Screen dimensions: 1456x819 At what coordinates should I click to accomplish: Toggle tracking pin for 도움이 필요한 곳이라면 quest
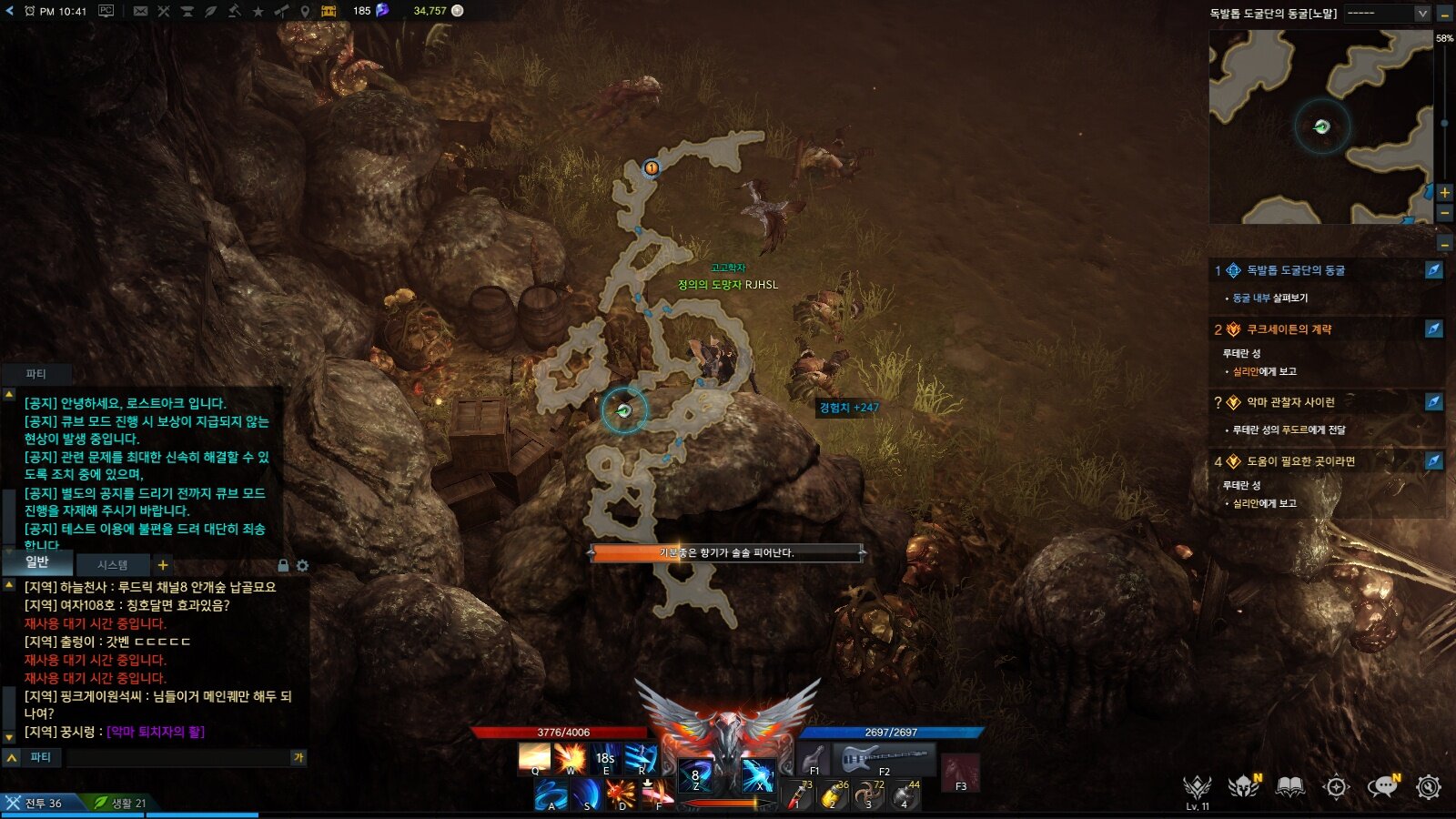coord(1433,460)
